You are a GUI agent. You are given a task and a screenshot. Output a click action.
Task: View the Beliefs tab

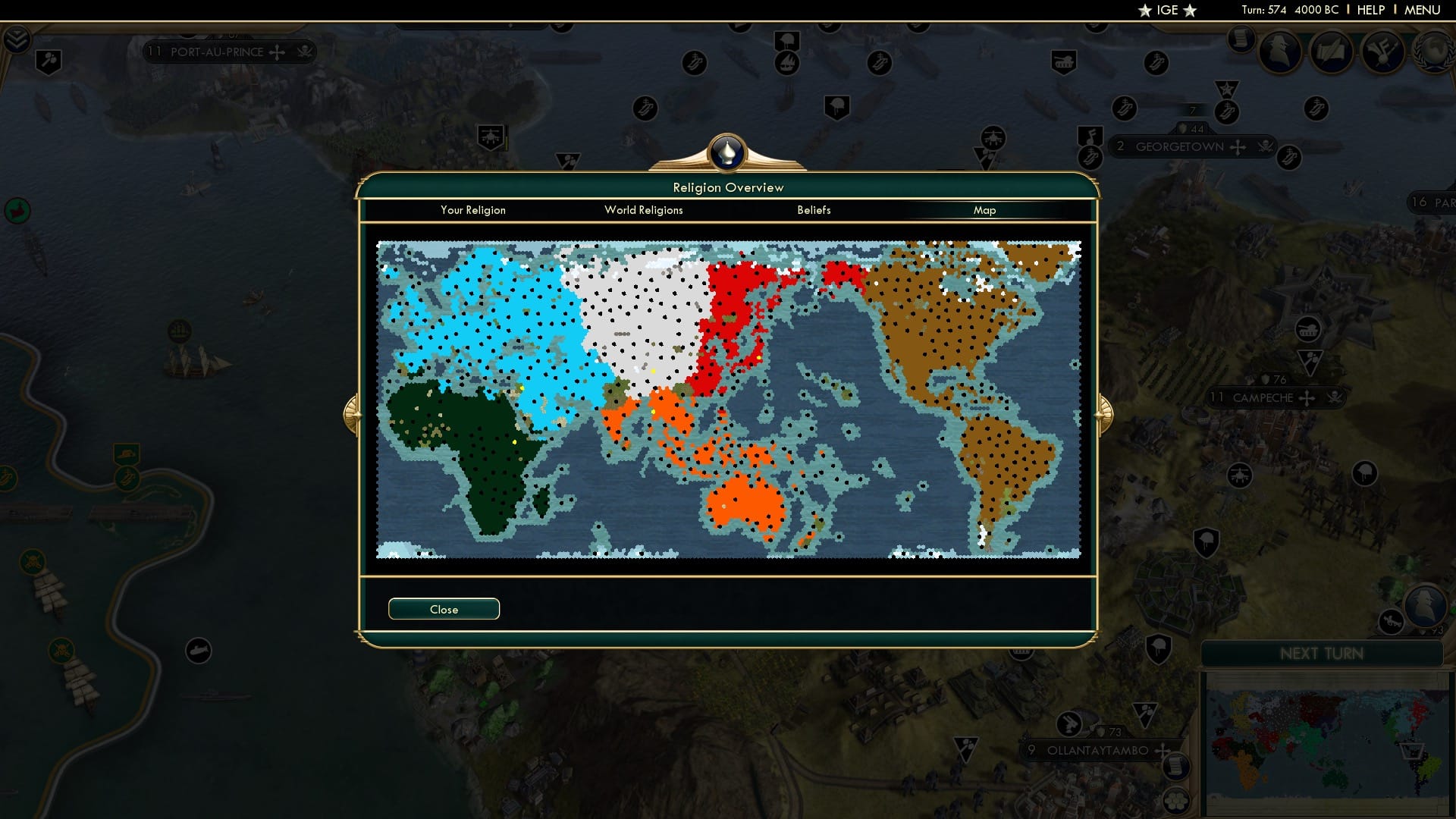pyautogui.click(x=814, y=210)
